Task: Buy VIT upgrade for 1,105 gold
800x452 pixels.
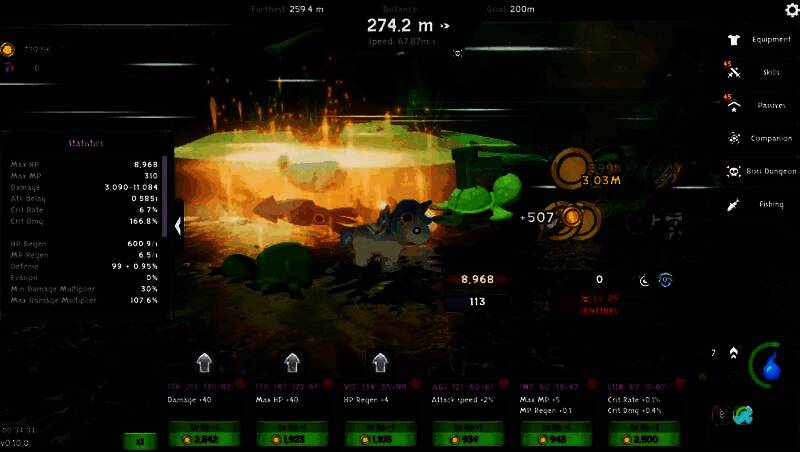Action: 379,434
